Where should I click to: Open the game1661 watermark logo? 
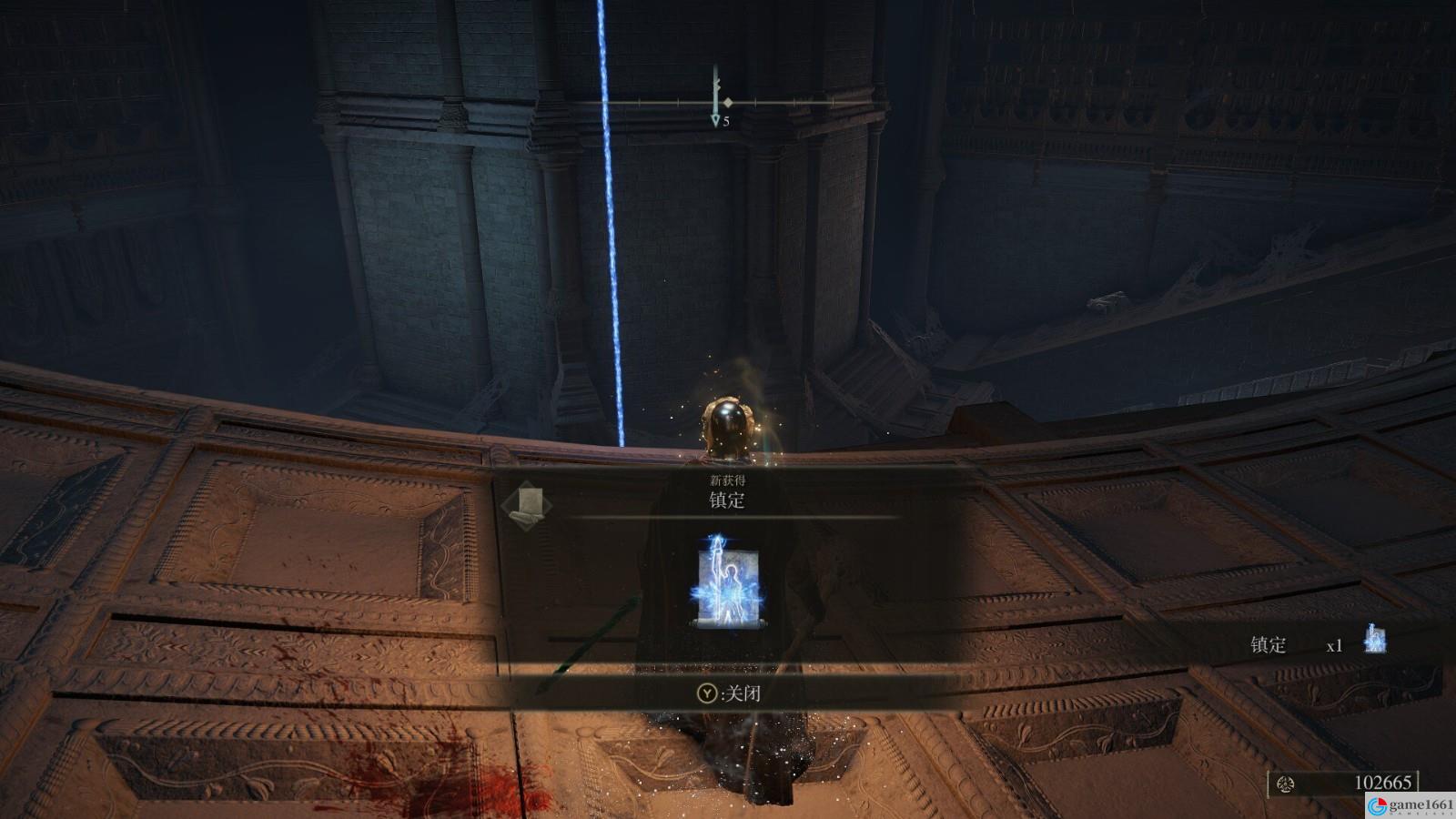click(1410, 805)
